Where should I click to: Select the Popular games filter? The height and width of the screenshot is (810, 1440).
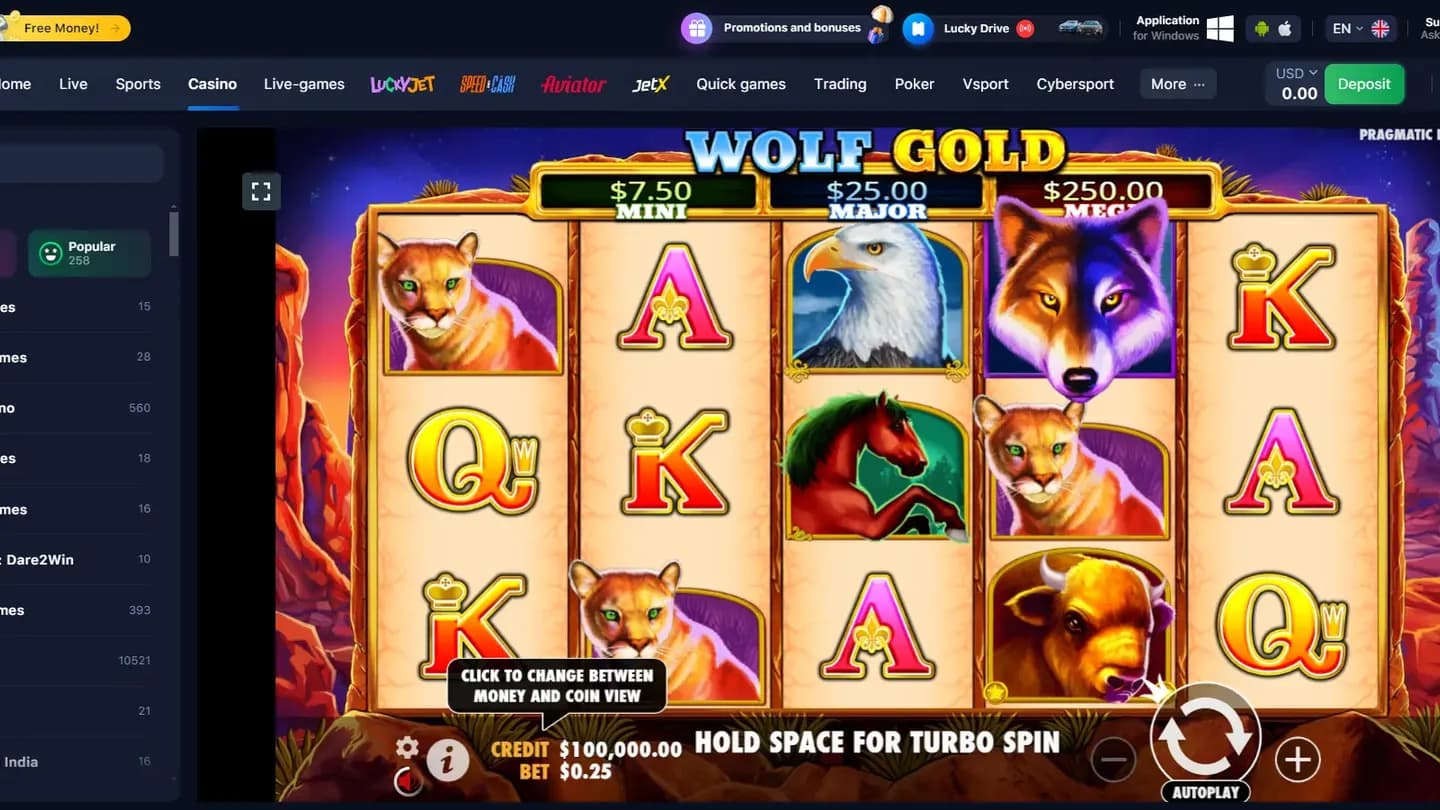click(x=89, y=253)
